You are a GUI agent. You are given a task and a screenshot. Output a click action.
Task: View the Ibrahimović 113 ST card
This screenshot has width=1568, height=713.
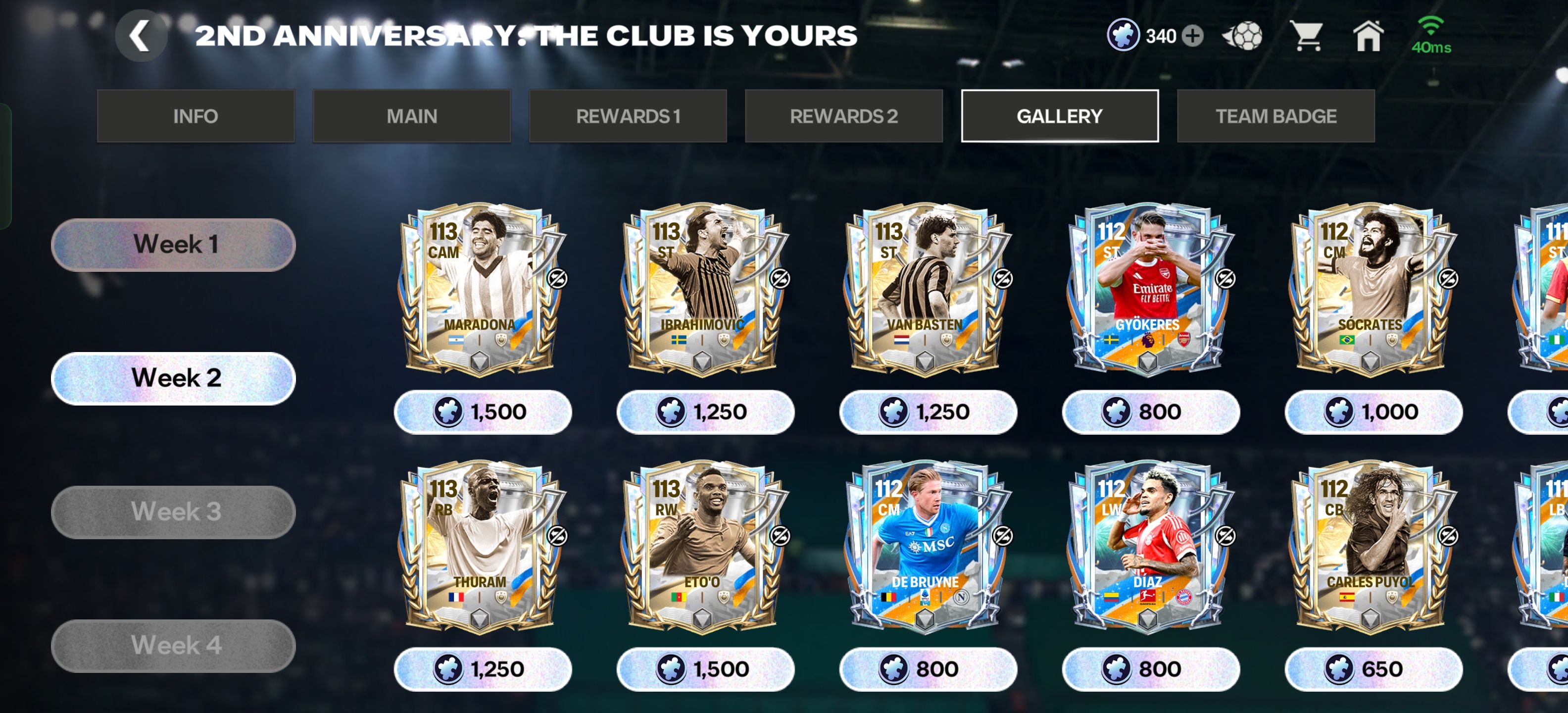click(x=704, y=289)
